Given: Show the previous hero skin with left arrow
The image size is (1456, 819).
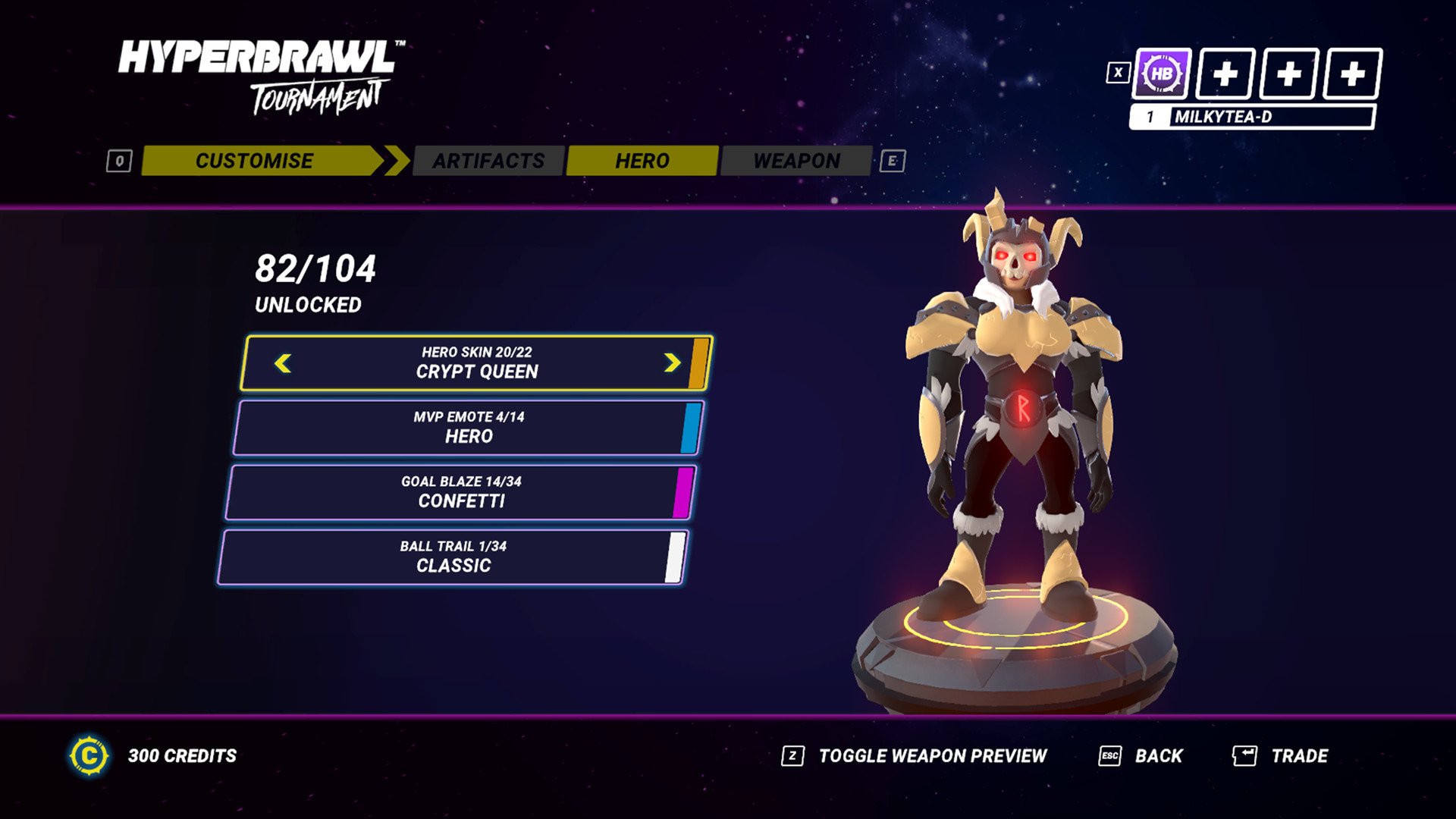Looking at the screenshot, I should click(x=283, y=363).
